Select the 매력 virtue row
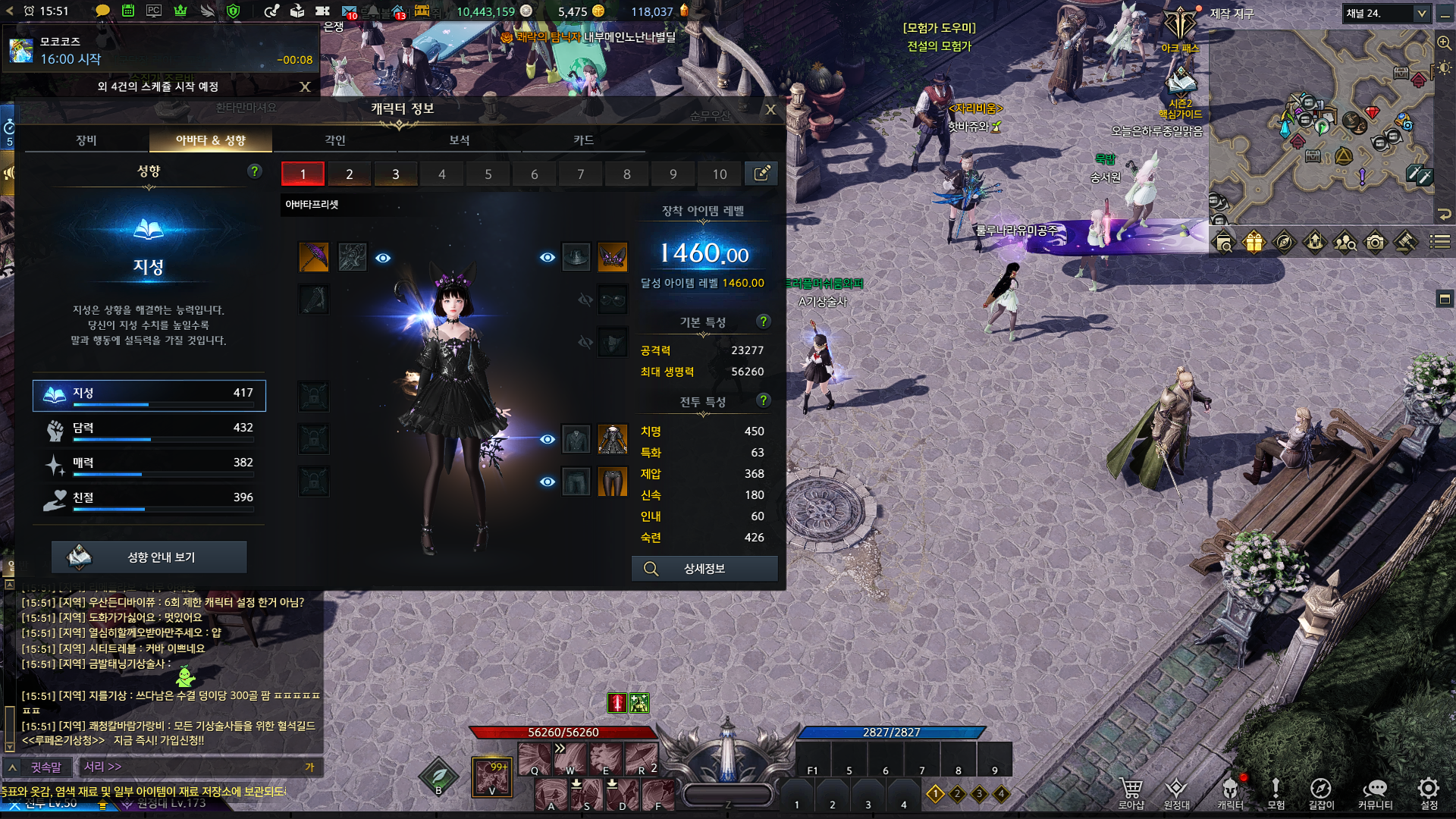Image resolution: width=1456 pixels, height=819 pixels. pos(149,464)
